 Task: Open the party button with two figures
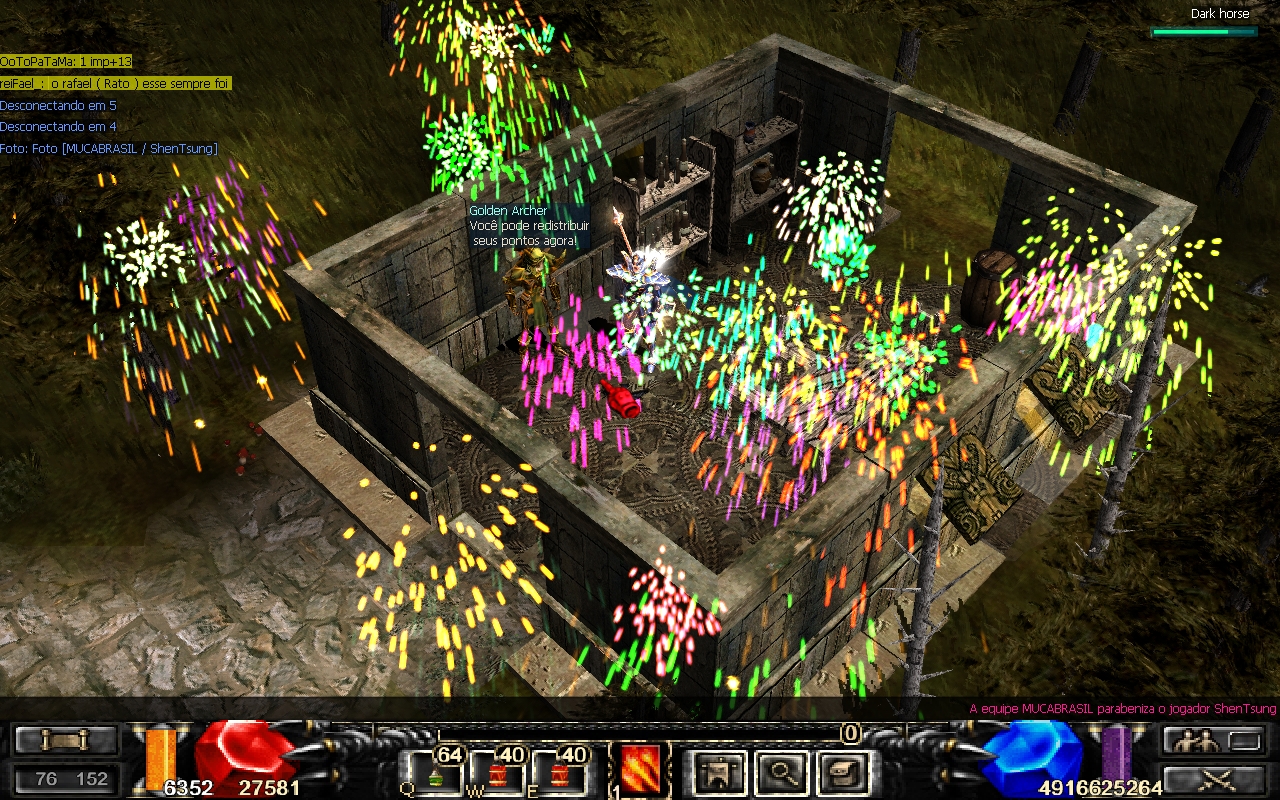1210,741
